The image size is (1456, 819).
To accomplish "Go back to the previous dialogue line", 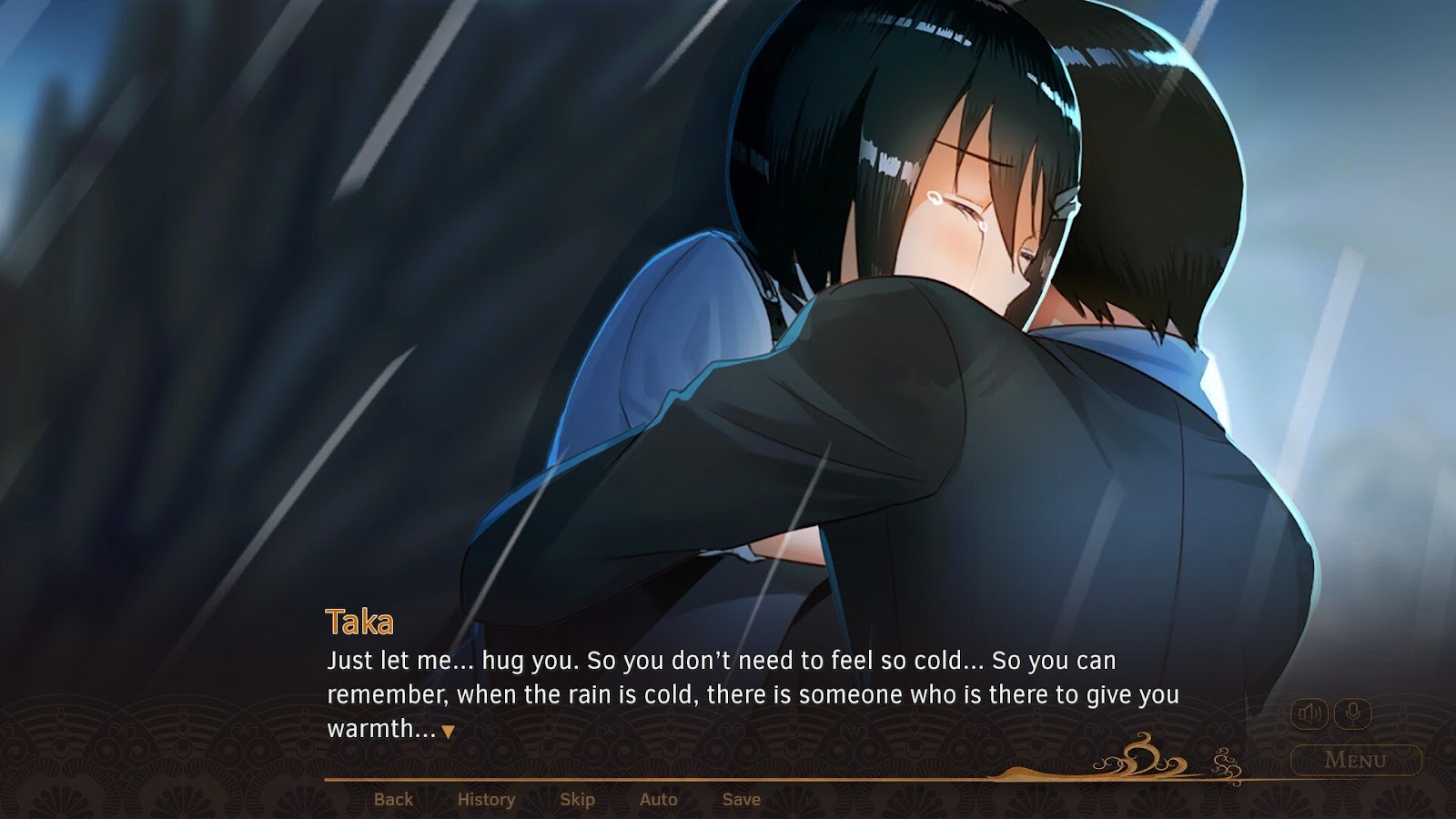I will [393, 799].
